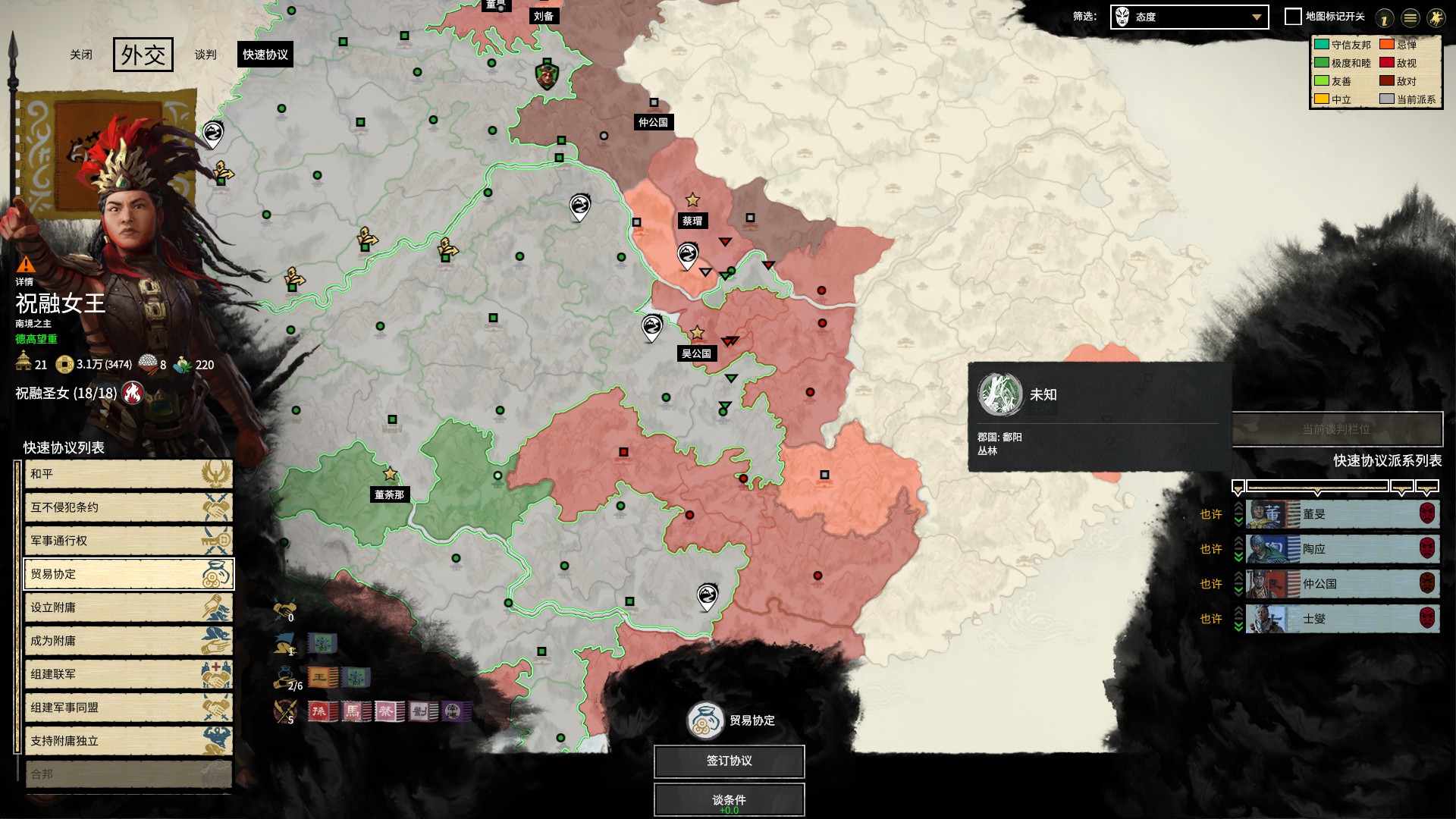Toggle the 地图标记开关 map markers checkbox
The image size is (1456, 819).
tap(1293, 17)
